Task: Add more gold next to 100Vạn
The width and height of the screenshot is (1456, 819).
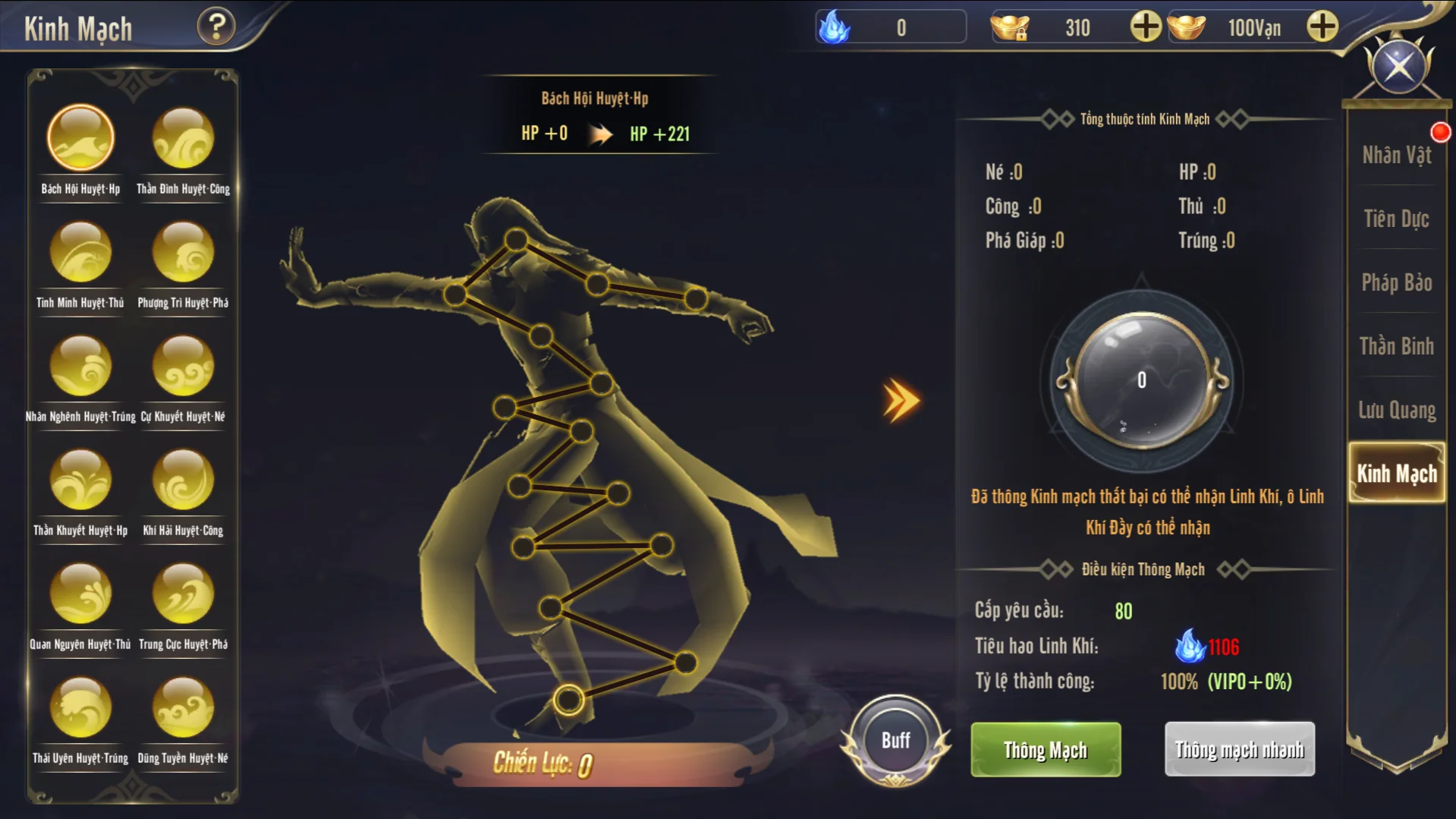Action: coord(1322,27)
